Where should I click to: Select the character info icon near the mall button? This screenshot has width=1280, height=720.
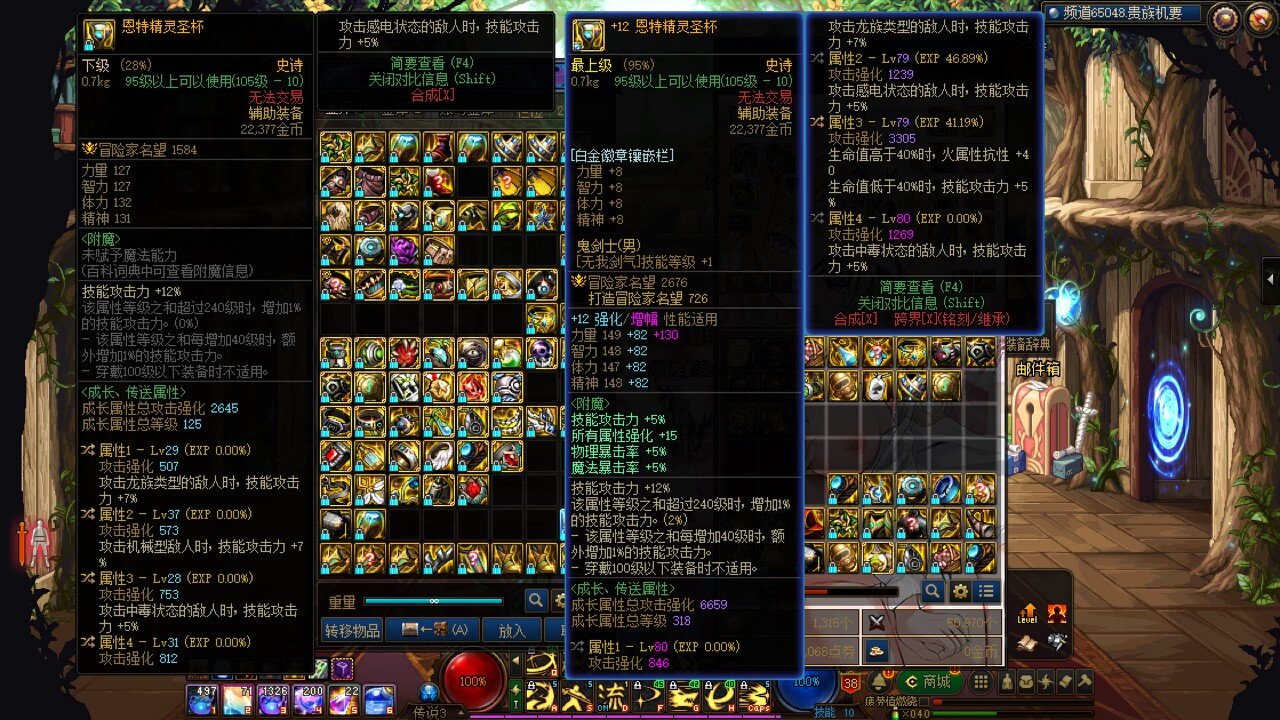point(1007,682)
